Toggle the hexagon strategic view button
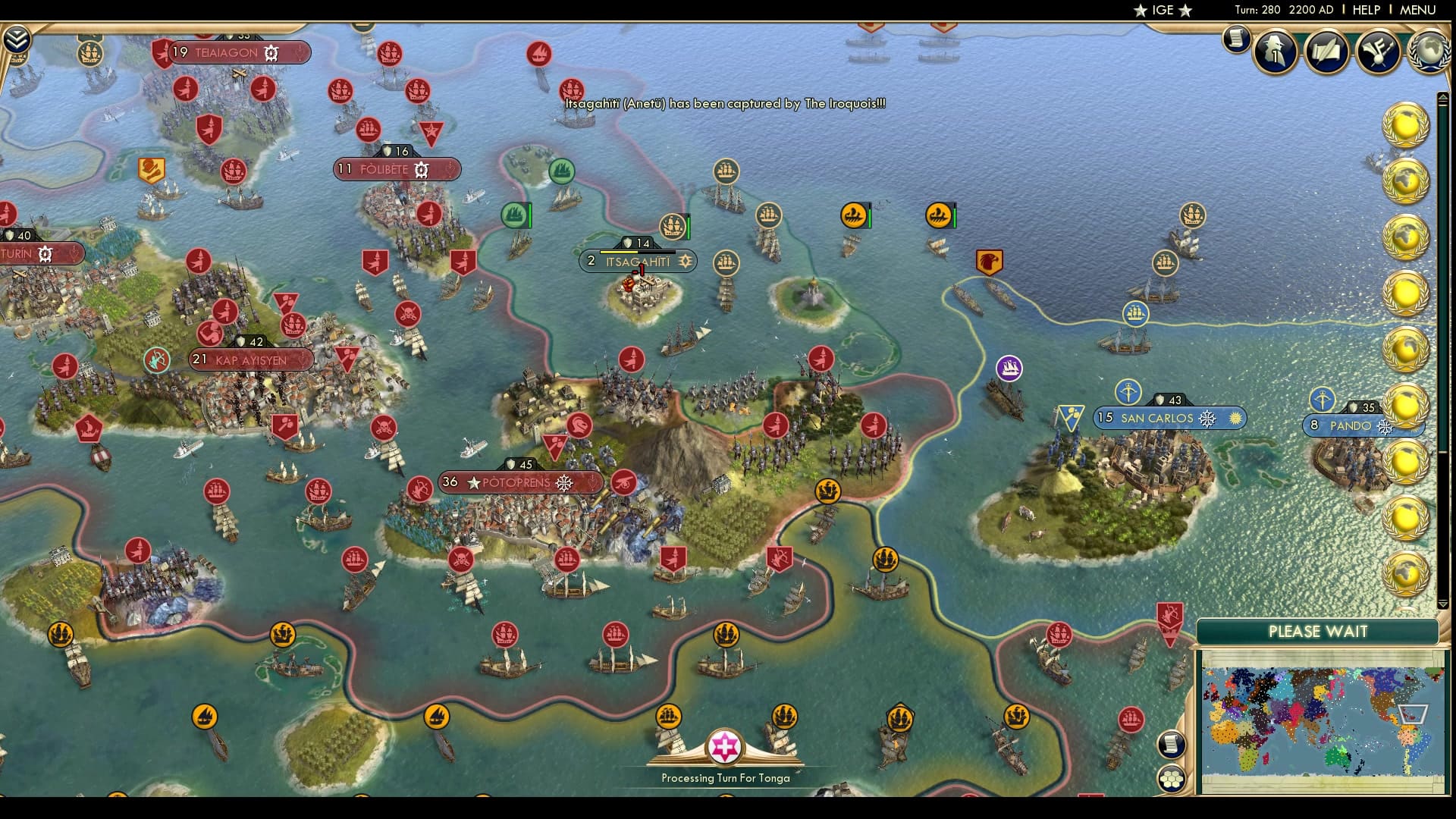The image size is (1456, 819). tap(1170, 776)
